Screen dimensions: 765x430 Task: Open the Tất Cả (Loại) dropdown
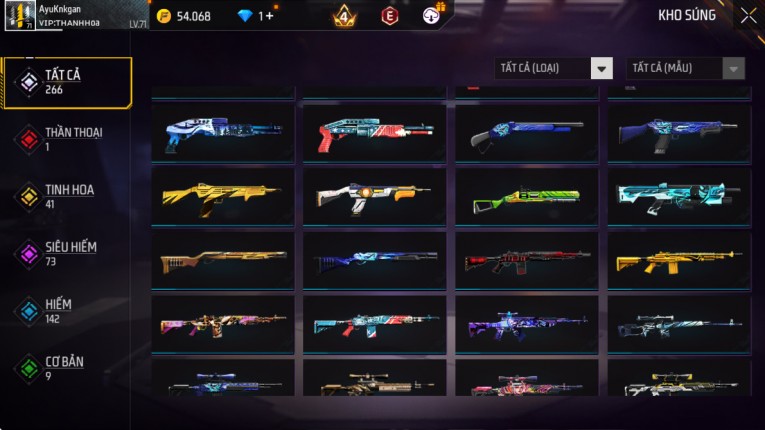click(x=553, y=68)
